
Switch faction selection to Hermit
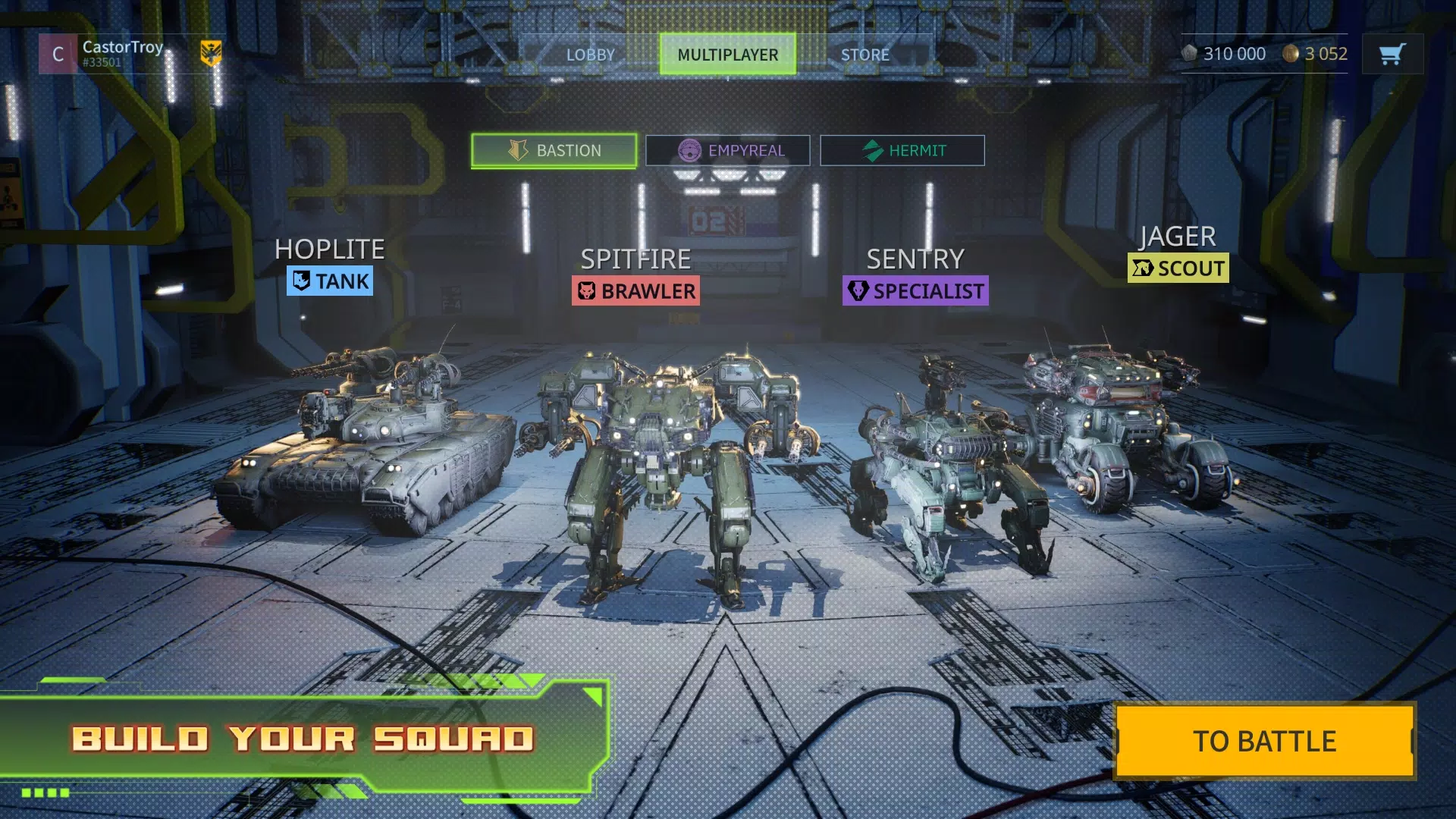[902, 150]
